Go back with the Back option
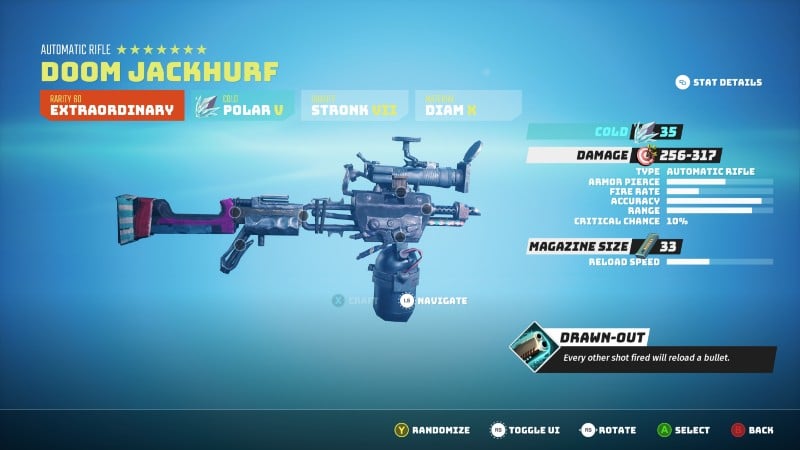The height and width of the screenshot is (450, 800). [x=751, y=430]
